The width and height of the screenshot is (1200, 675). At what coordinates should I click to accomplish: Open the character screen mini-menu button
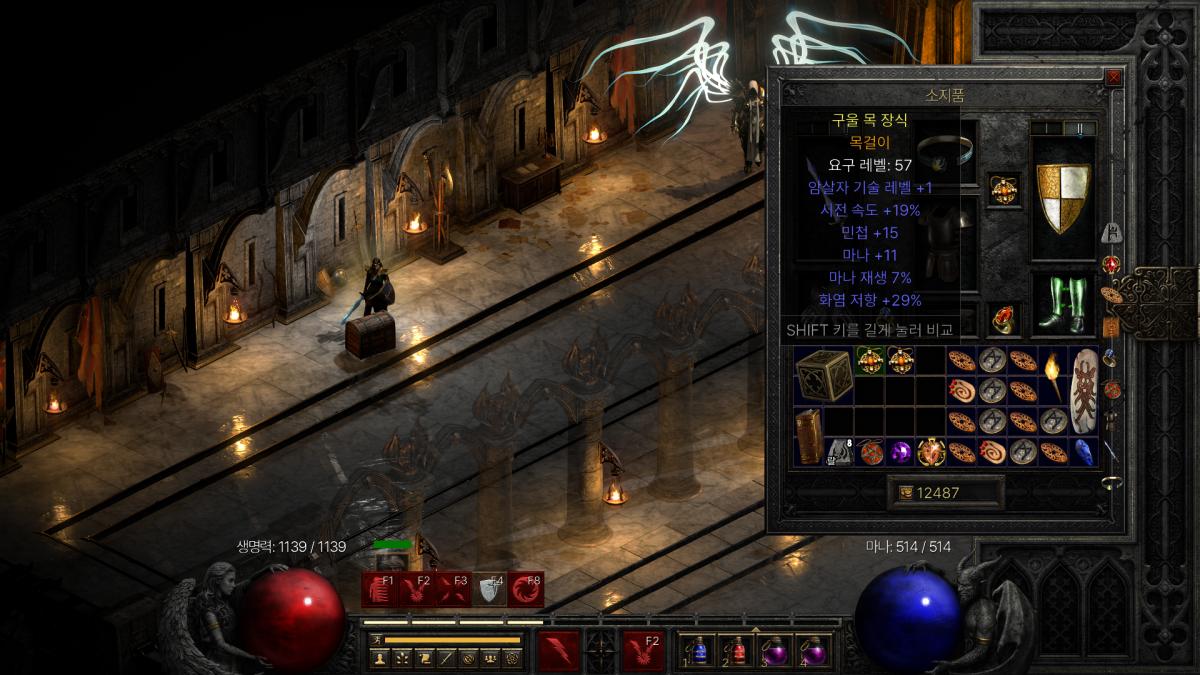(379, 658)
